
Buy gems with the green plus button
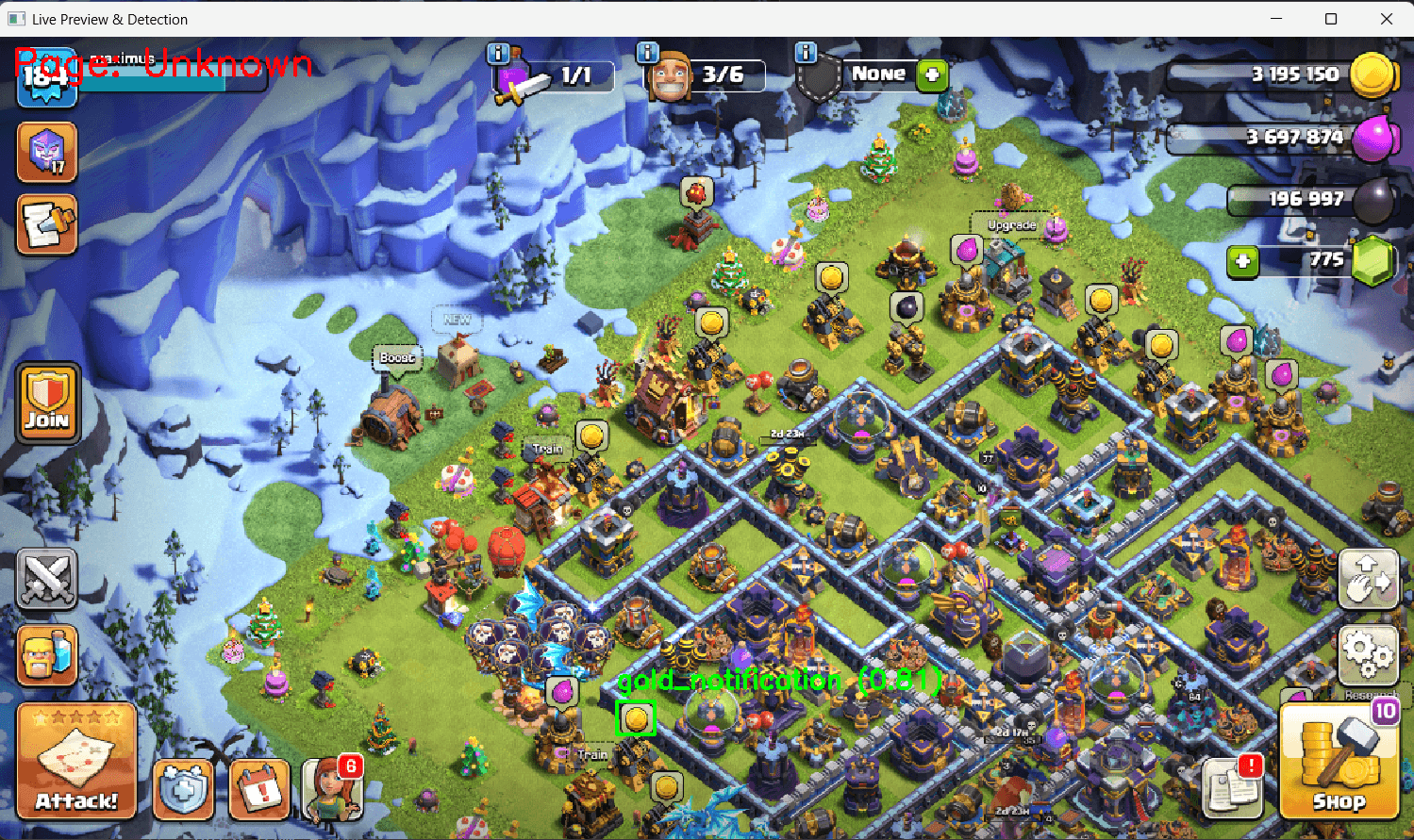[1242, 262]
